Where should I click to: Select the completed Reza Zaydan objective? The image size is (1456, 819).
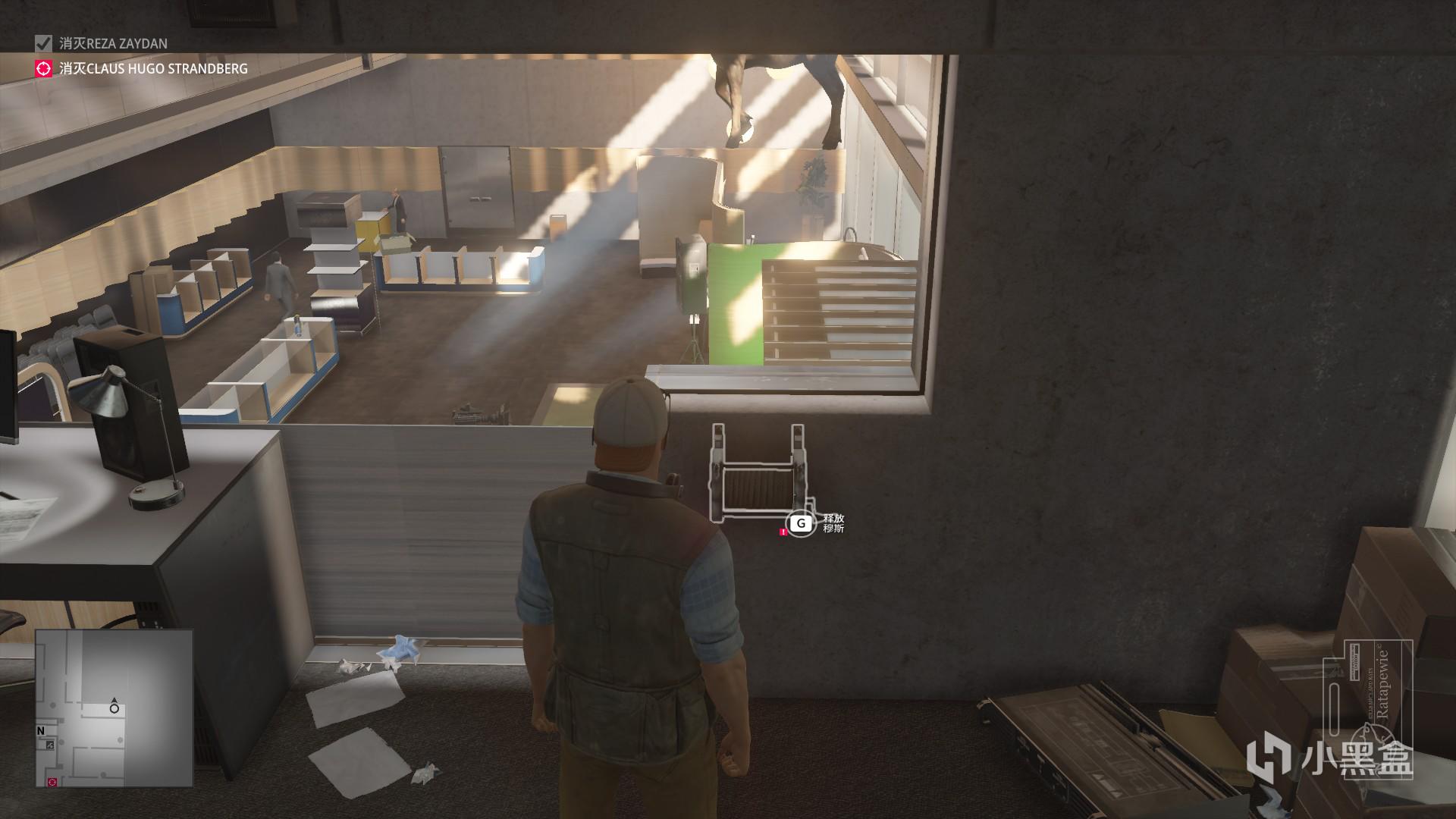coord(114,44)
